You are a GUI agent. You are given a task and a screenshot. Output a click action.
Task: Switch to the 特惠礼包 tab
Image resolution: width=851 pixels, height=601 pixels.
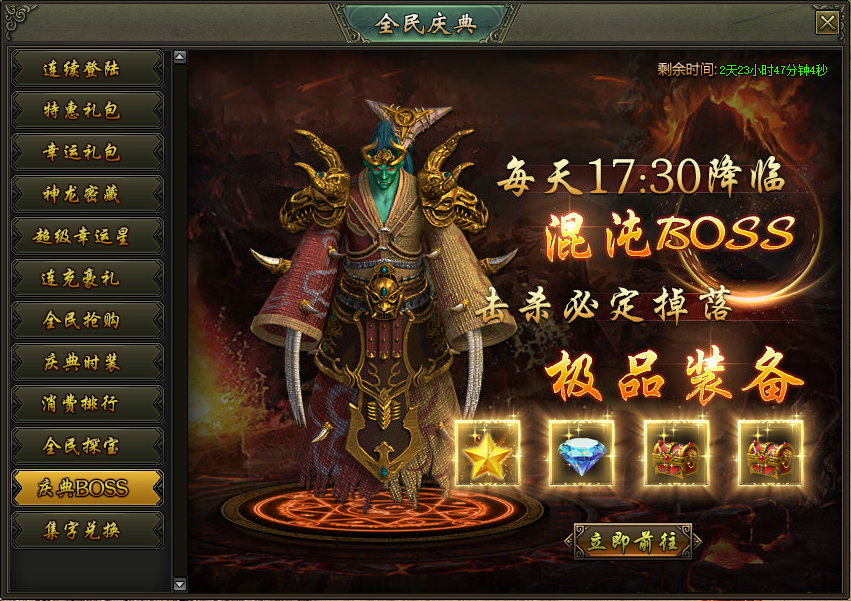click(86, 111)
